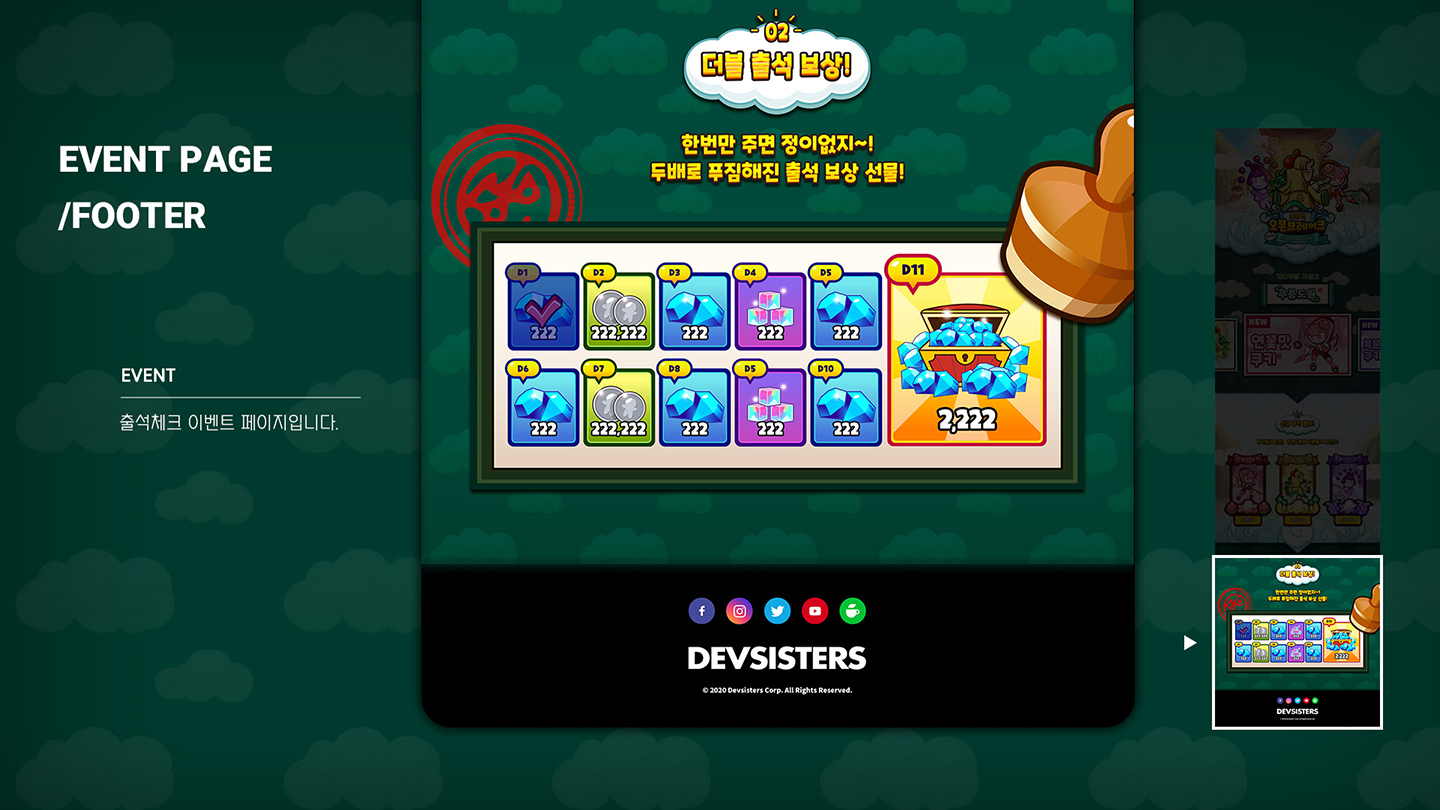Image resolution: width=1440 pixels, height=810 pixels.
Task: Choose the D4 purple cube reward
Action: point(770,311)
